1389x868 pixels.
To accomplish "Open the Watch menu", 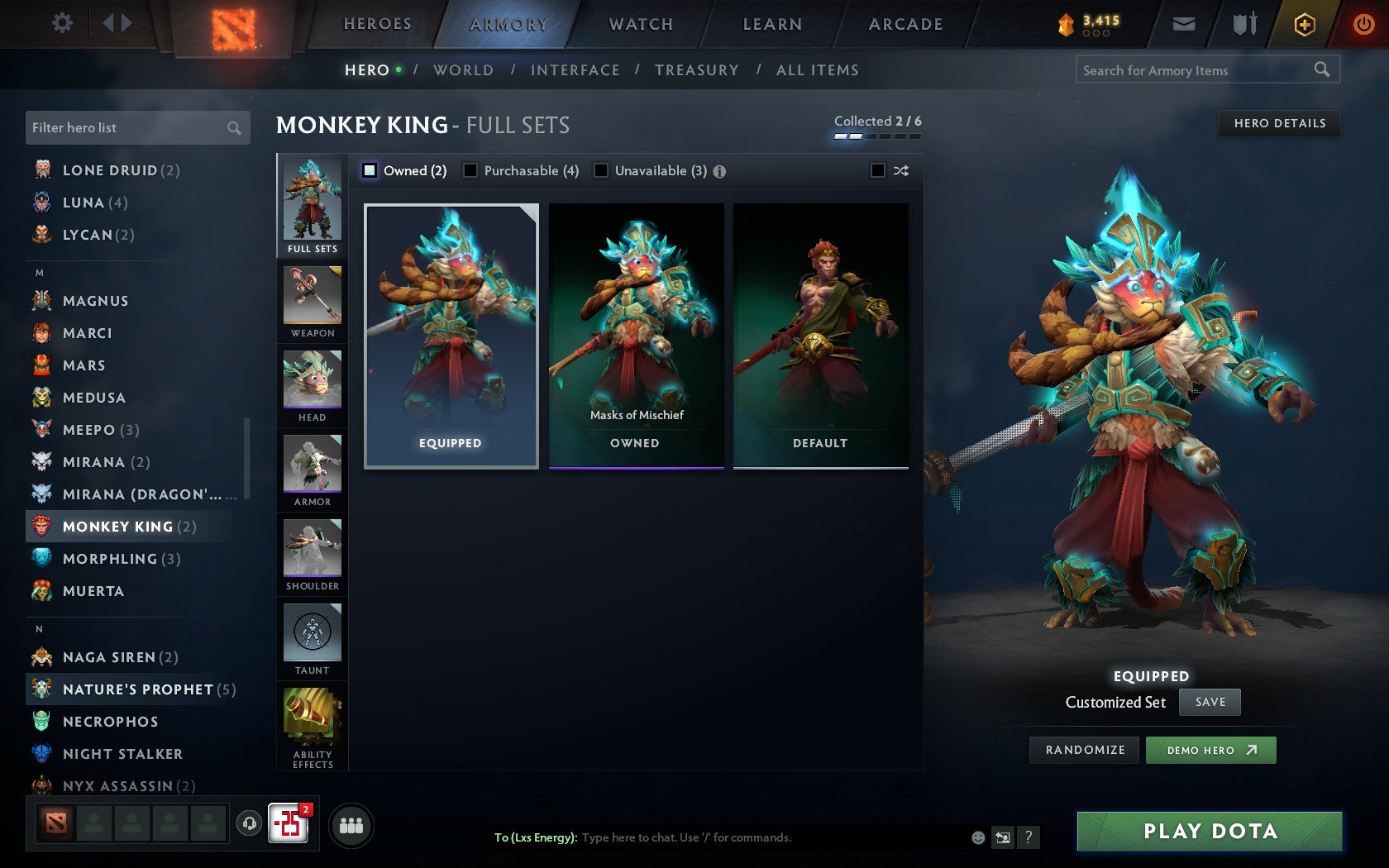I will click(x=640, y=24).
